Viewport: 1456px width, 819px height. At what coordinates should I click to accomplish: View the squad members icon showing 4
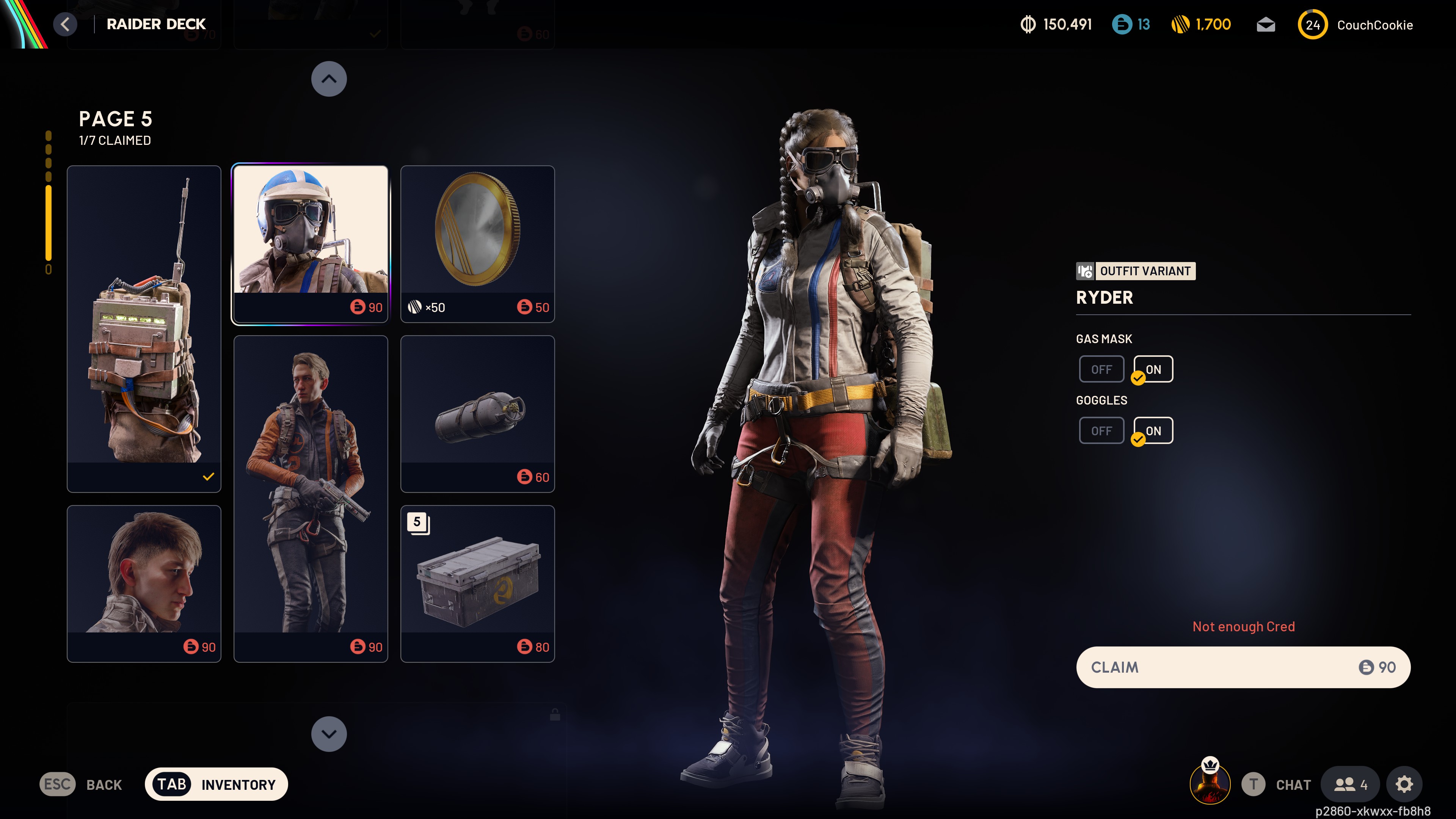[x=1350, y=784]
